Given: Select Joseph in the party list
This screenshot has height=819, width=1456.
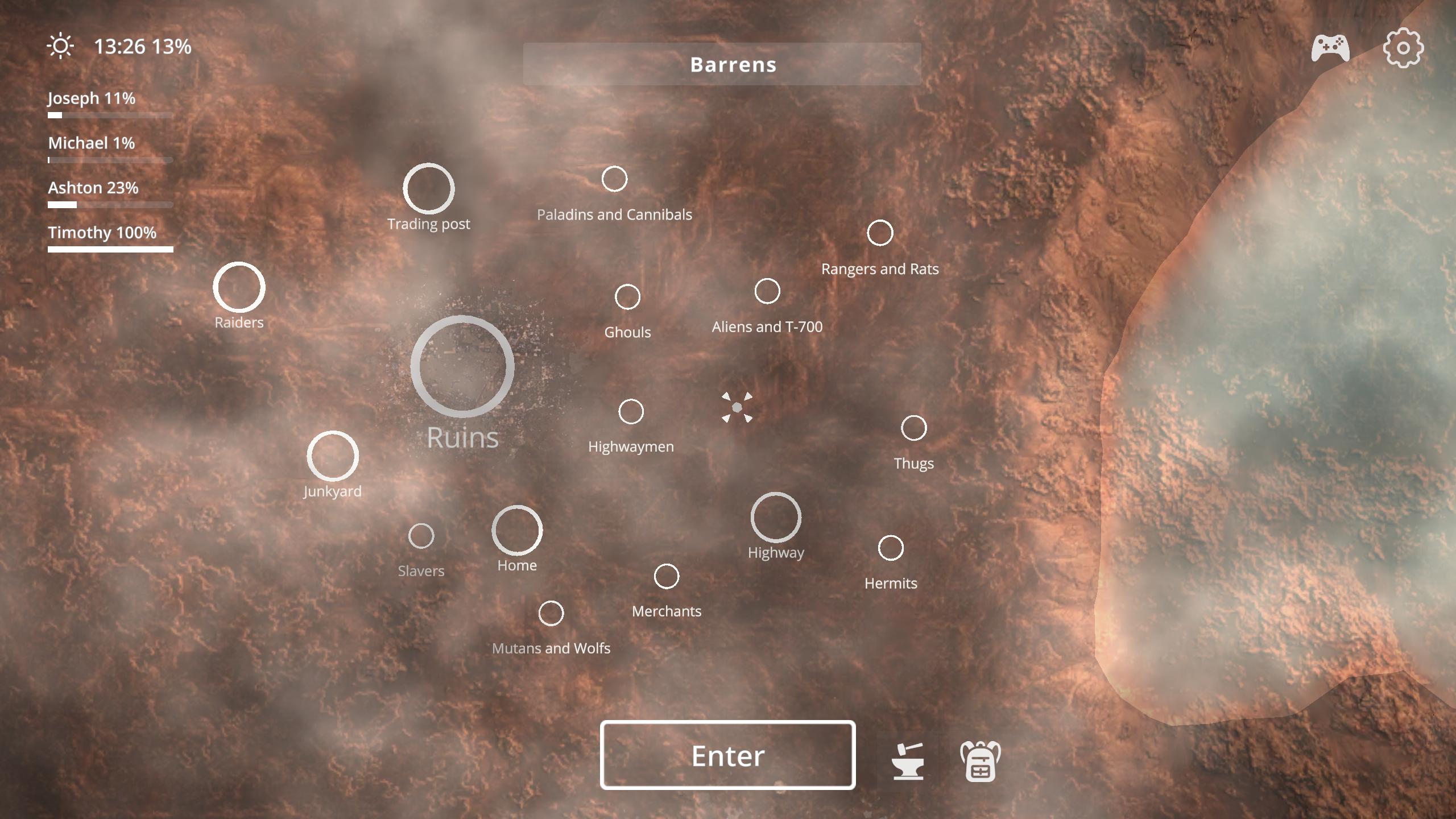Looking at the screenshot, I should [91, 98].
